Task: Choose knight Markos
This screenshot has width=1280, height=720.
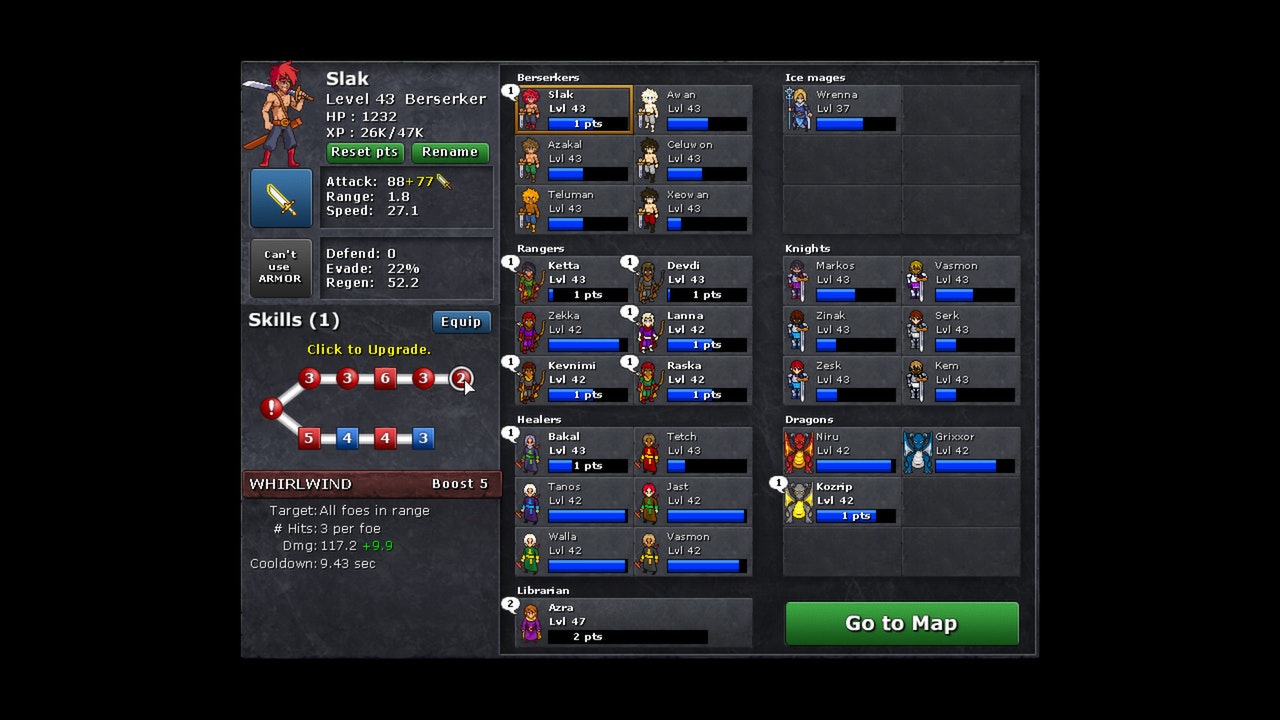Action: click(842, 280)
